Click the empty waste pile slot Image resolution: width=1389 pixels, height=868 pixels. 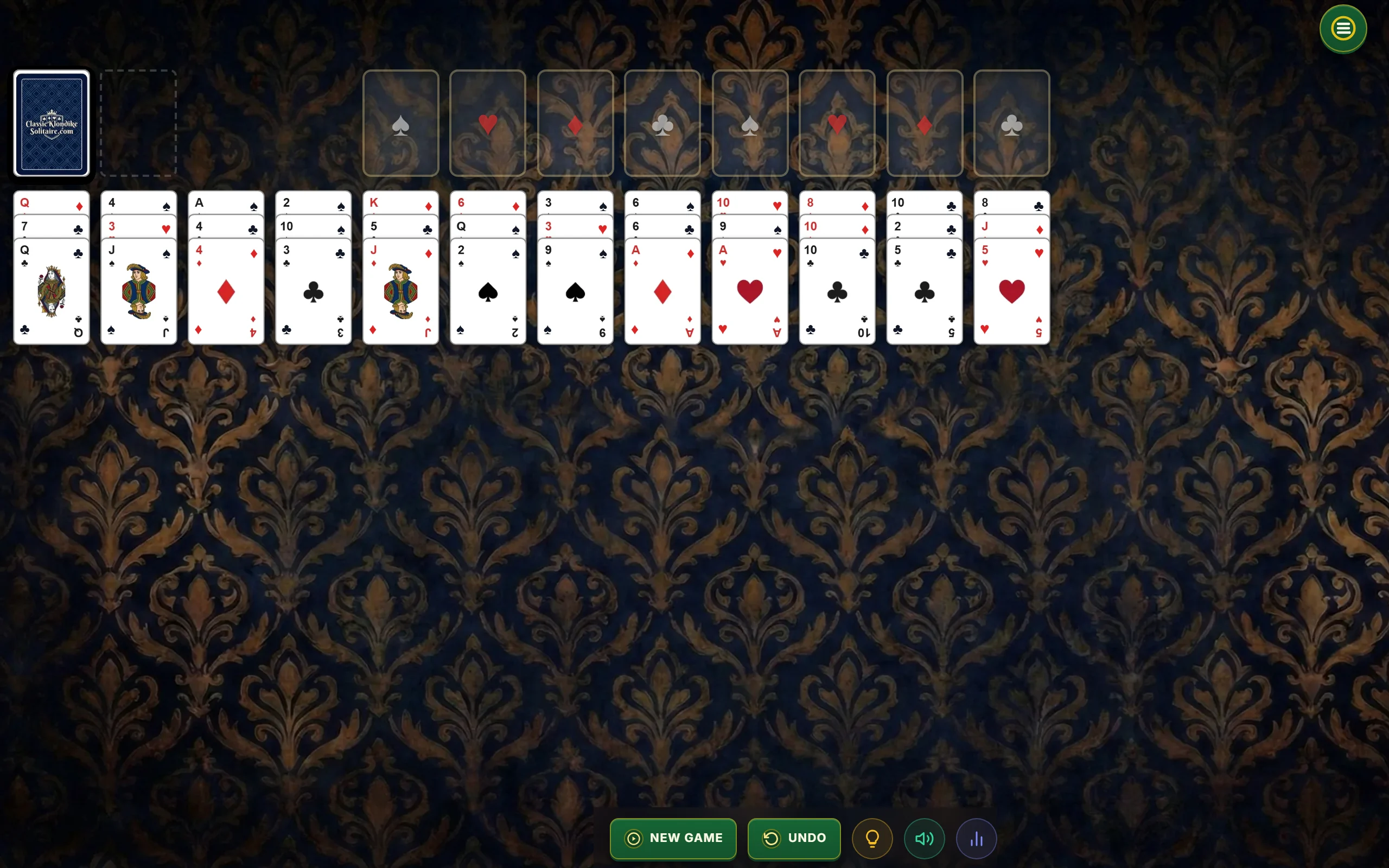click(138, 124)
